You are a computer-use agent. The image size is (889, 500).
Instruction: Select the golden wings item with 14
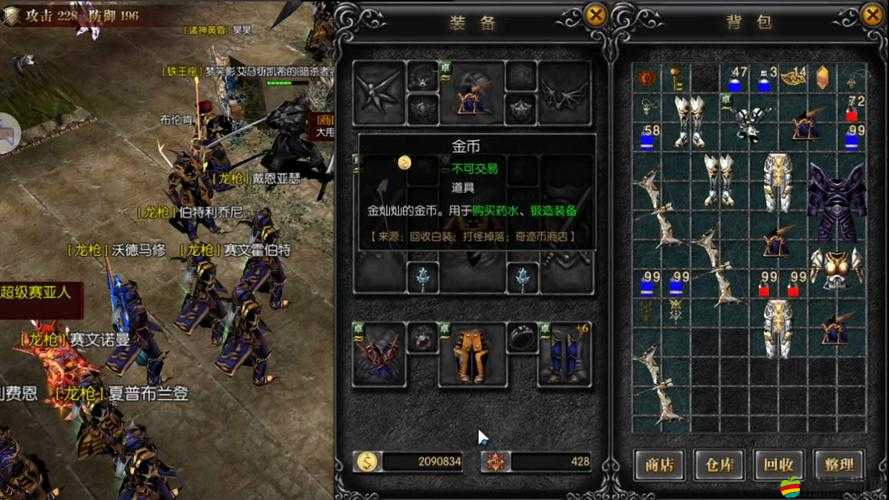(x=795, y=76)
